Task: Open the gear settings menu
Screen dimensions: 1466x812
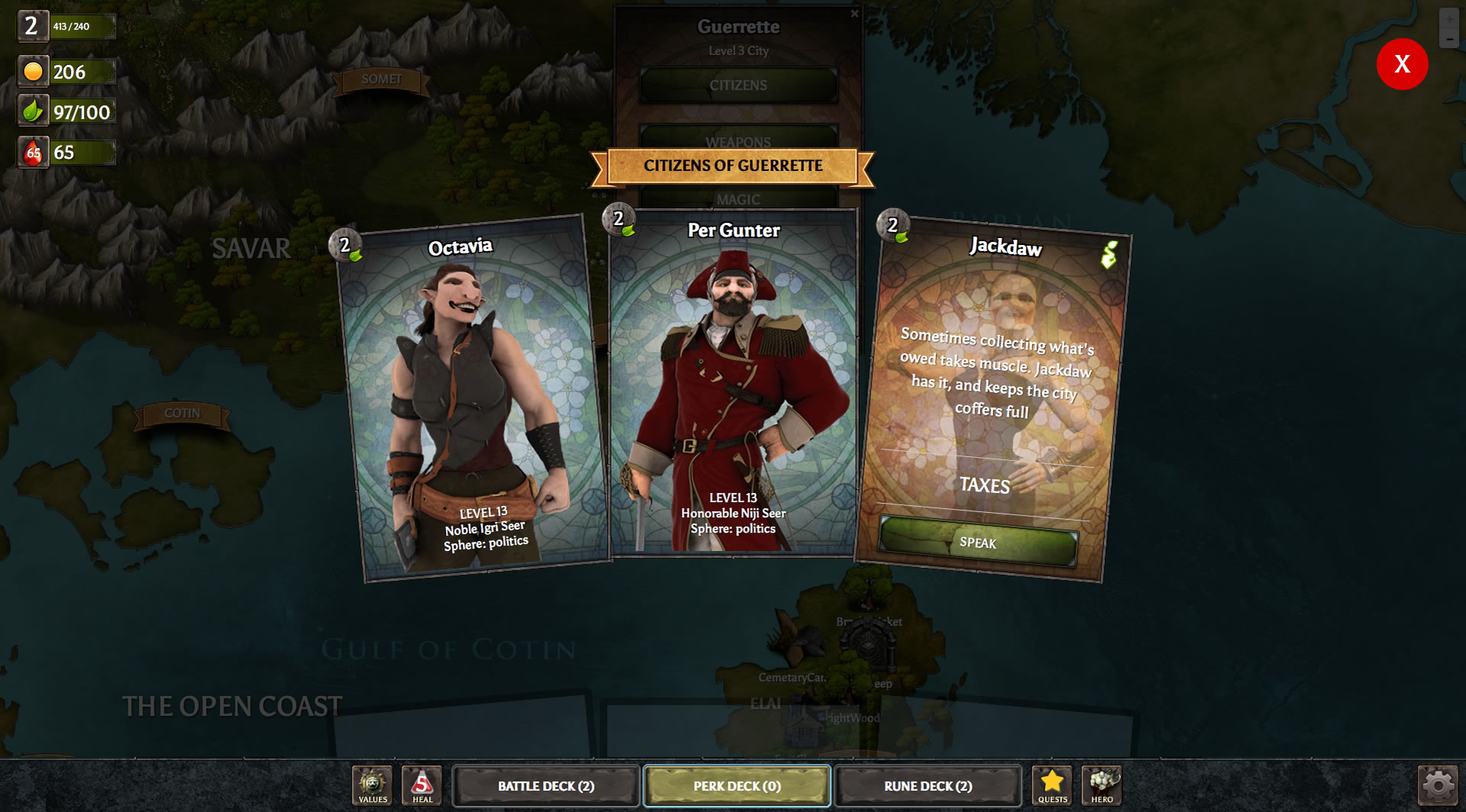Action: (1438, 786)
